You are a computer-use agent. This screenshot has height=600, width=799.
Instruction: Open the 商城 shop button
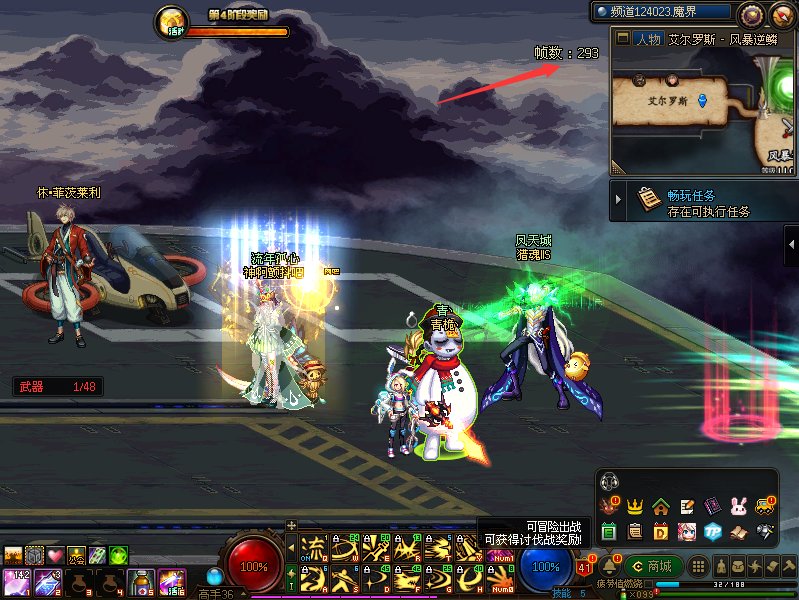click(x=652, y=566)
